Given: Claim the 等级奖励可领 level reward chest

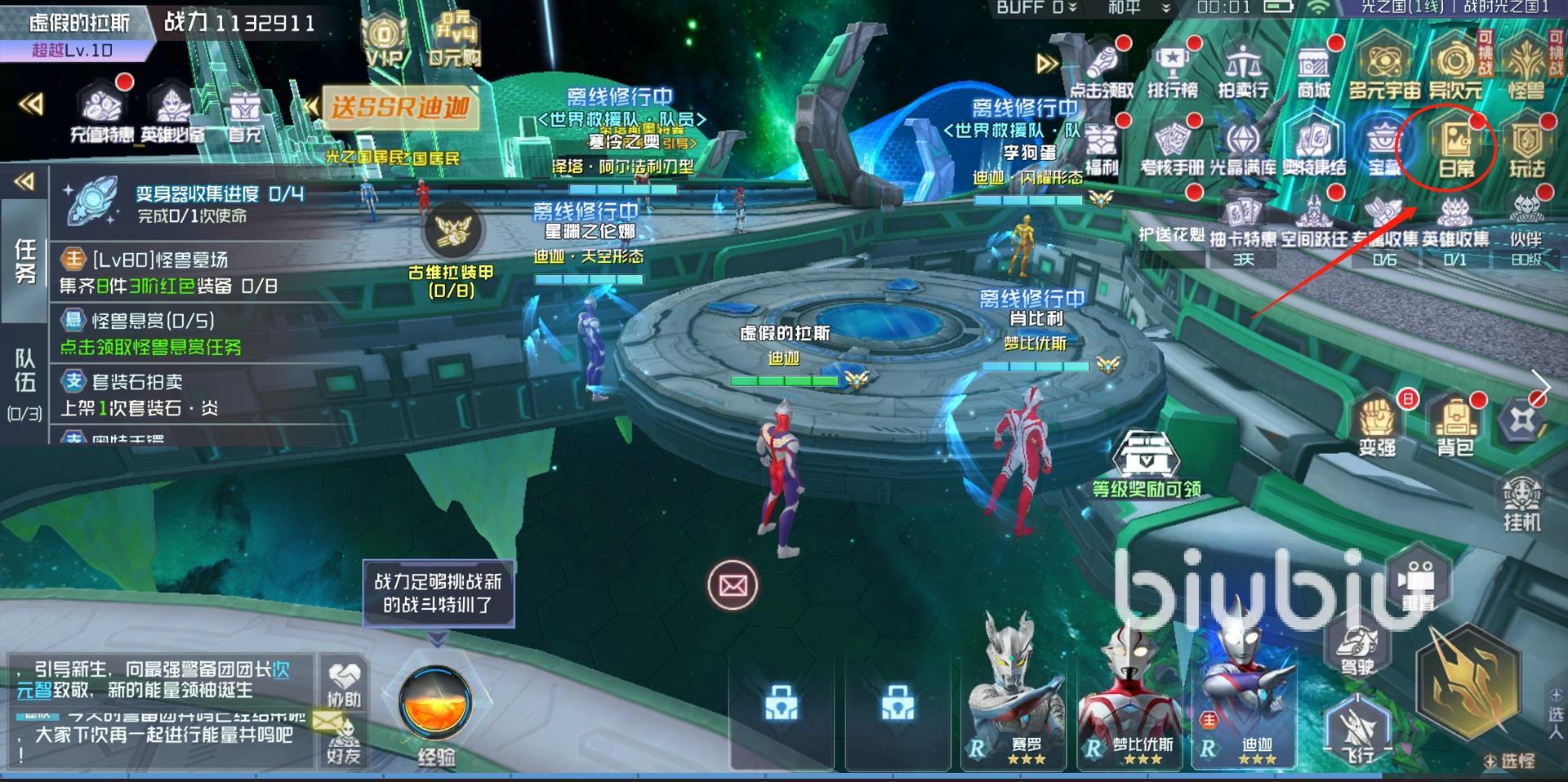Looking at the screenshot, I should click(x=1147, y=463).
